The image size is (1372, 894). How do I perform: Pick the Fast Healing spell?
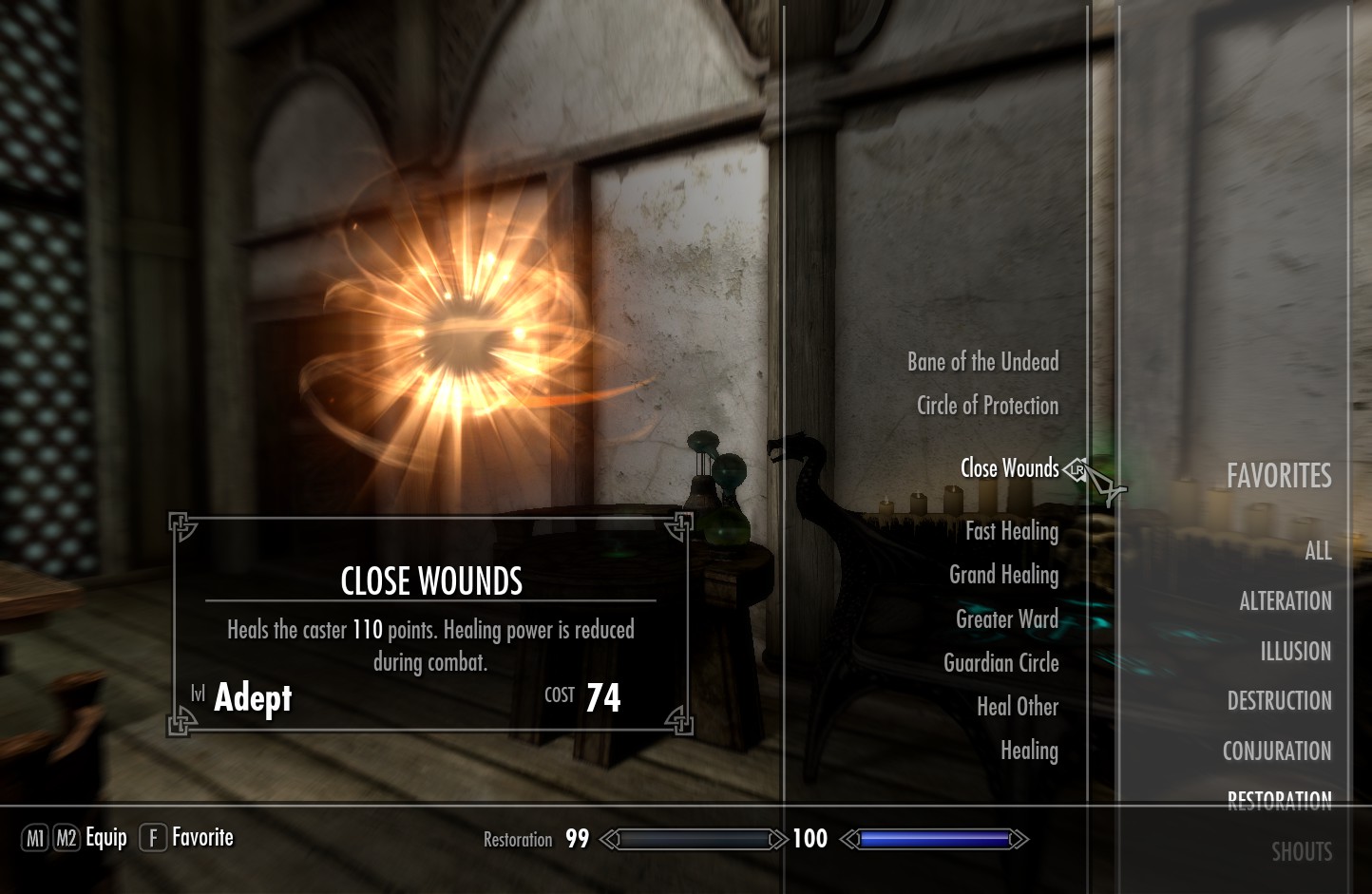1012,531
